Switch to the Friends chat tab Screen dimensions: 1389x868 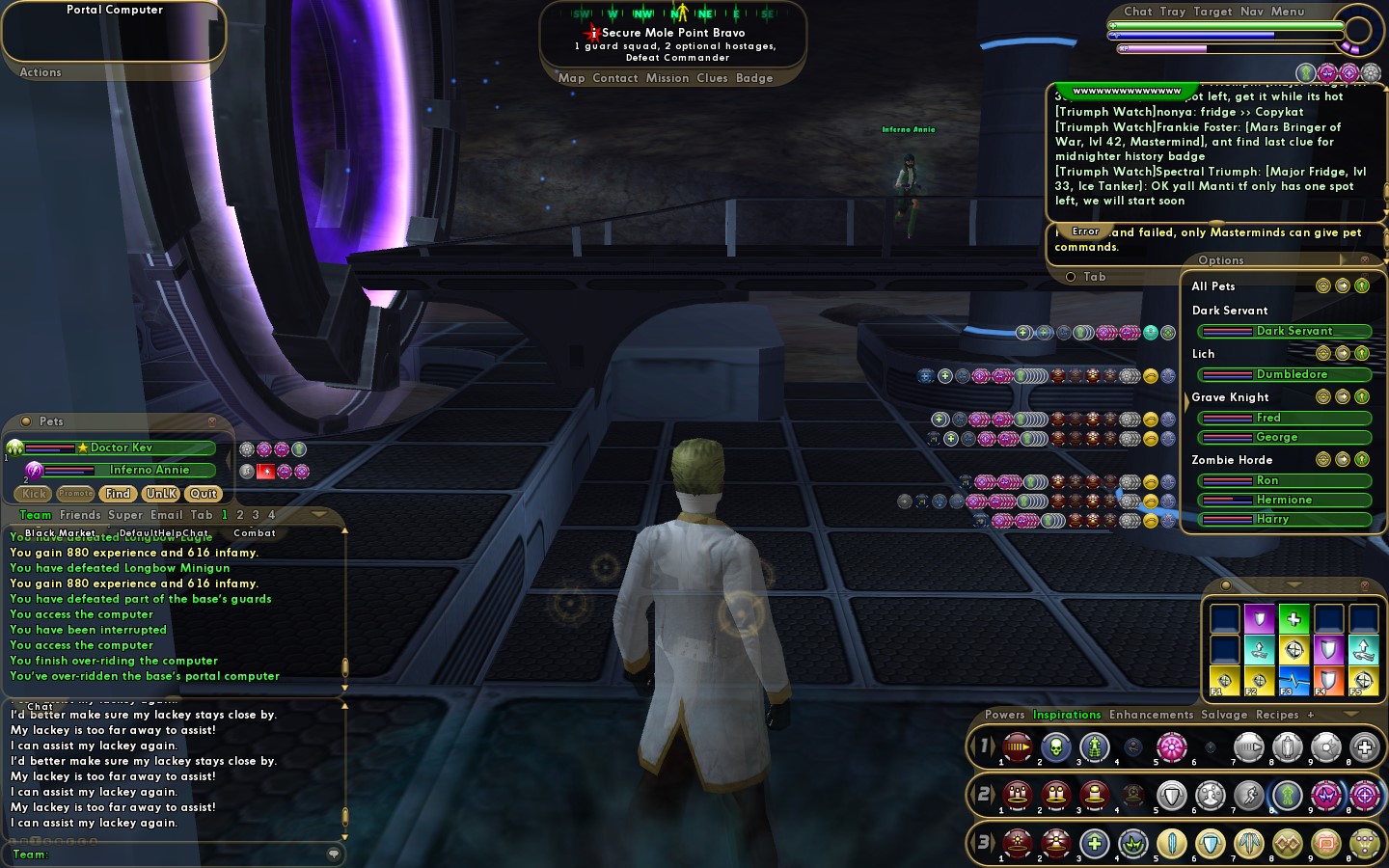(80, 515)
